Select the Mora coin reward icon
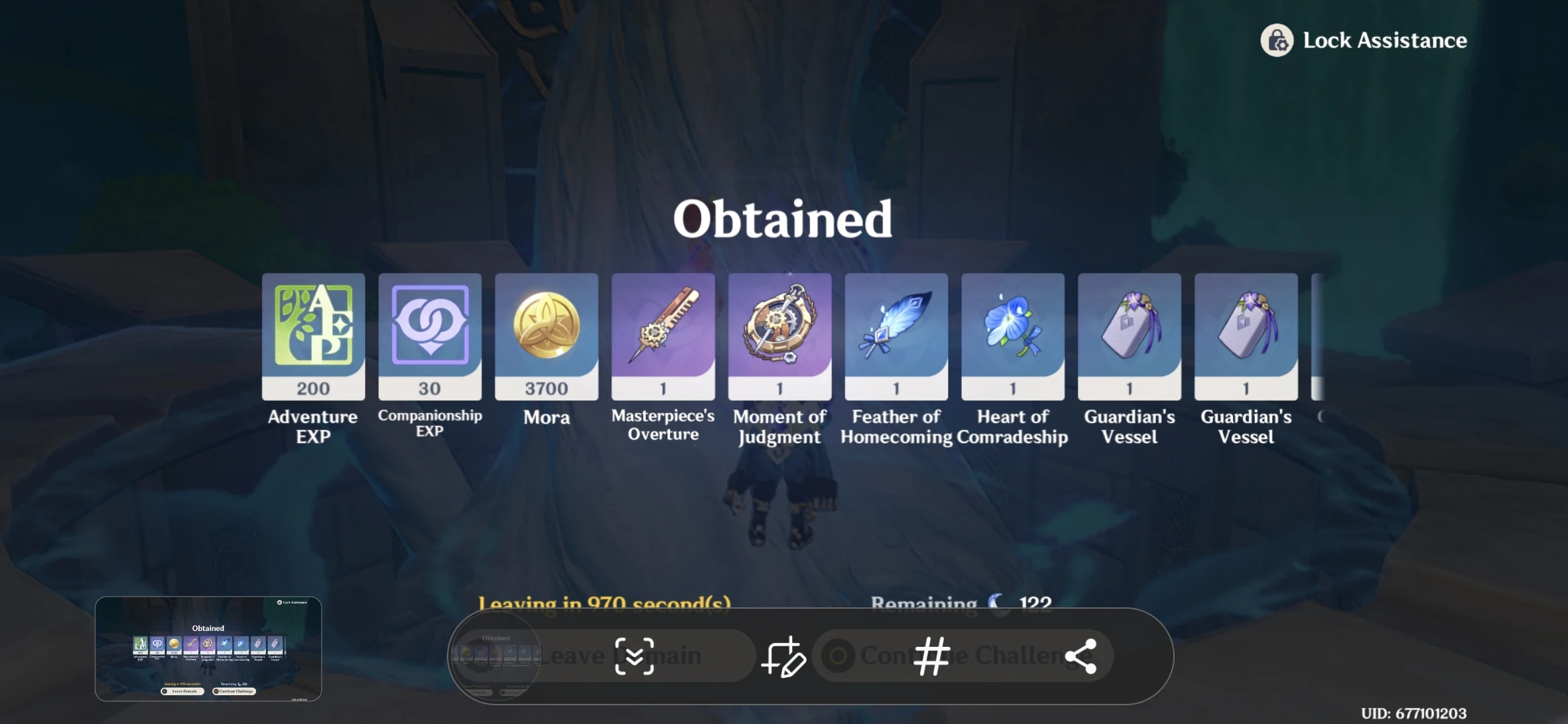The height and width of the screenshot is (724, 1568). click(546, 335)
